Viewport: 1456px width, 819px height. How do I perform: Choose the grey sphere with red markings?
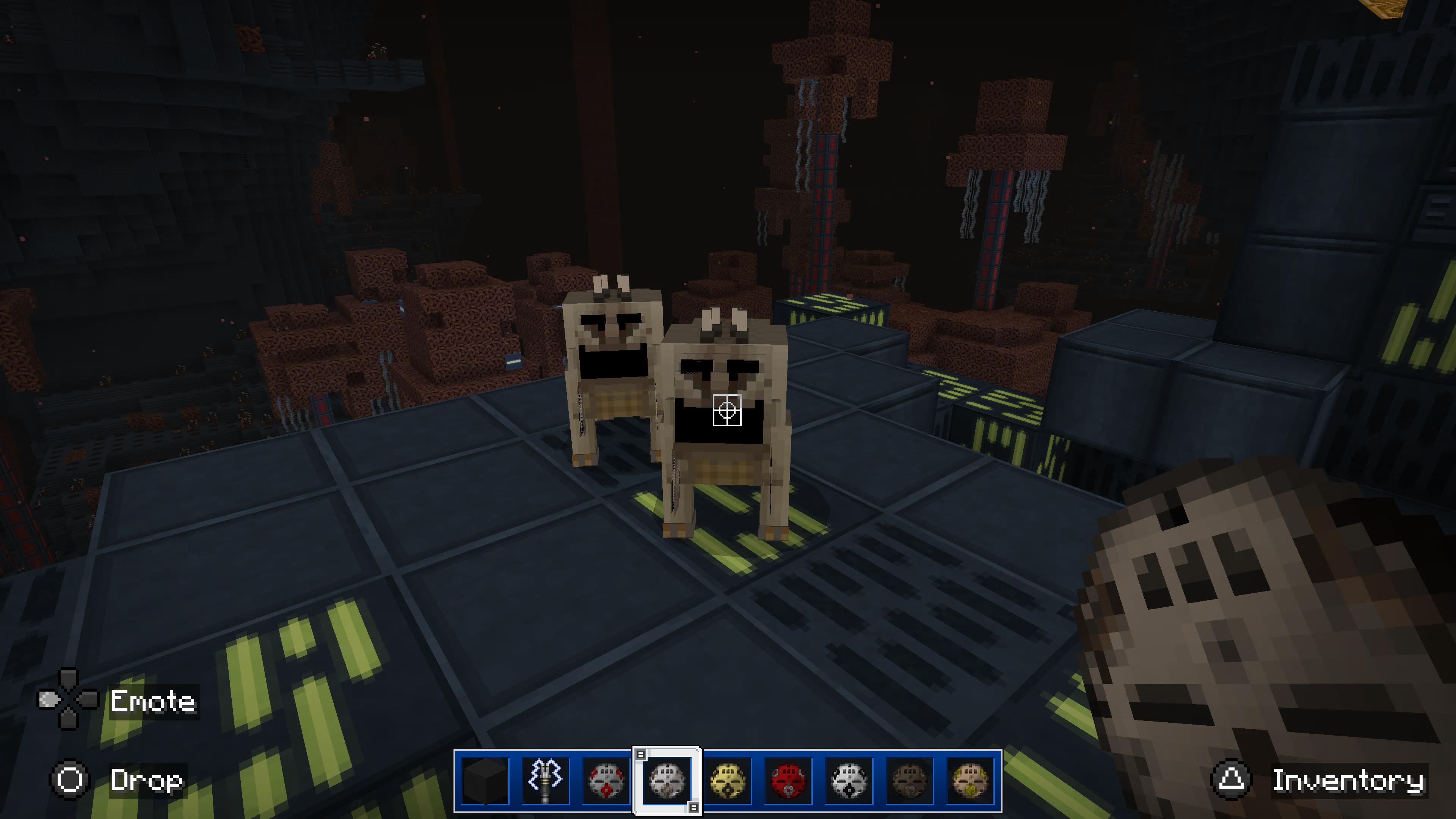(606, 781)
